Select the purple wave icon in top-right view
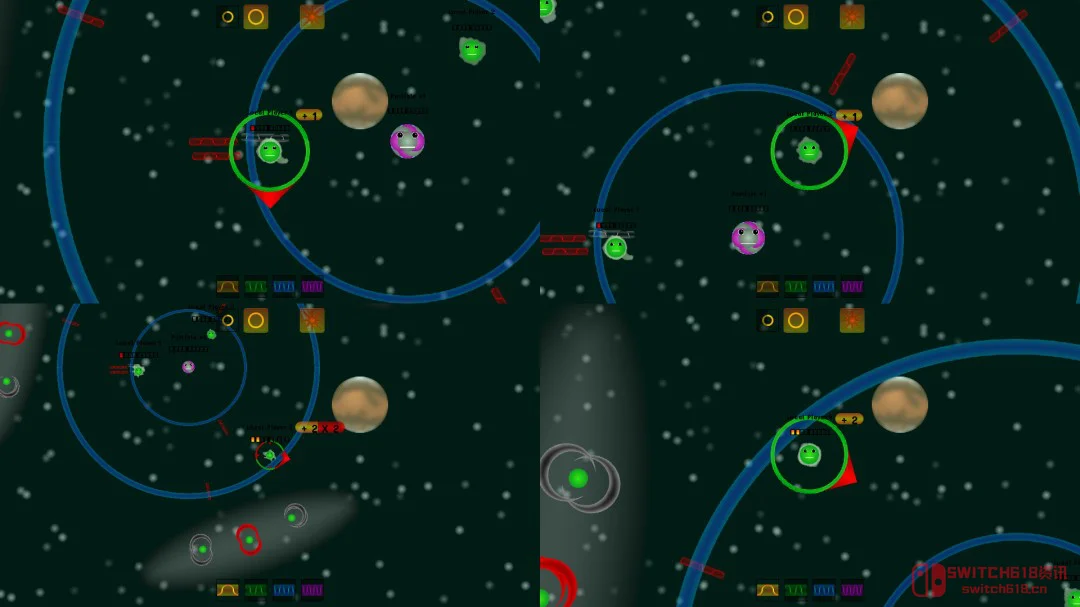This screenshot has height=607, width=1080. pos(852,286)
